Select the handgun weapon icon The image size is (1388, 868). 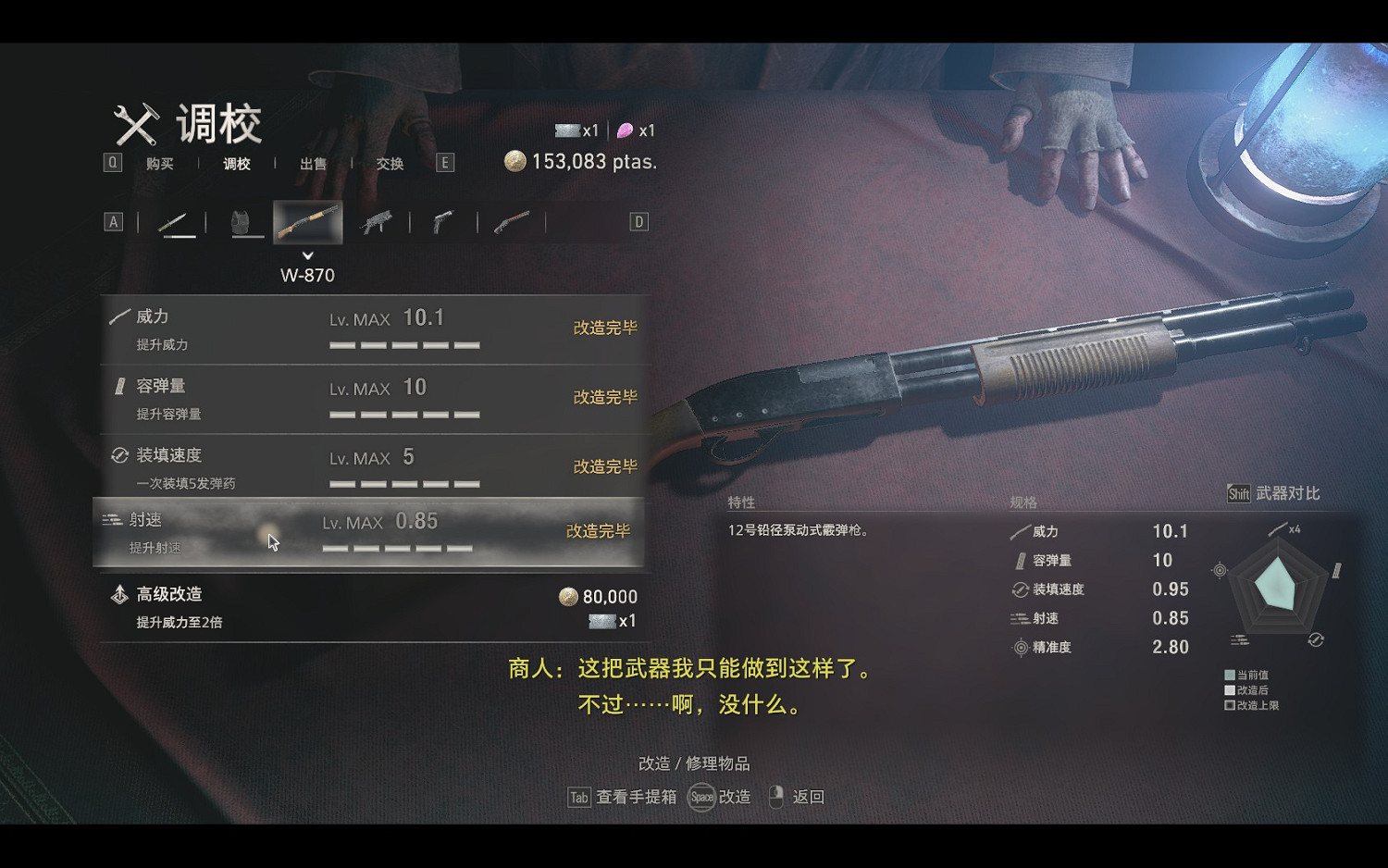pos(442,221)
